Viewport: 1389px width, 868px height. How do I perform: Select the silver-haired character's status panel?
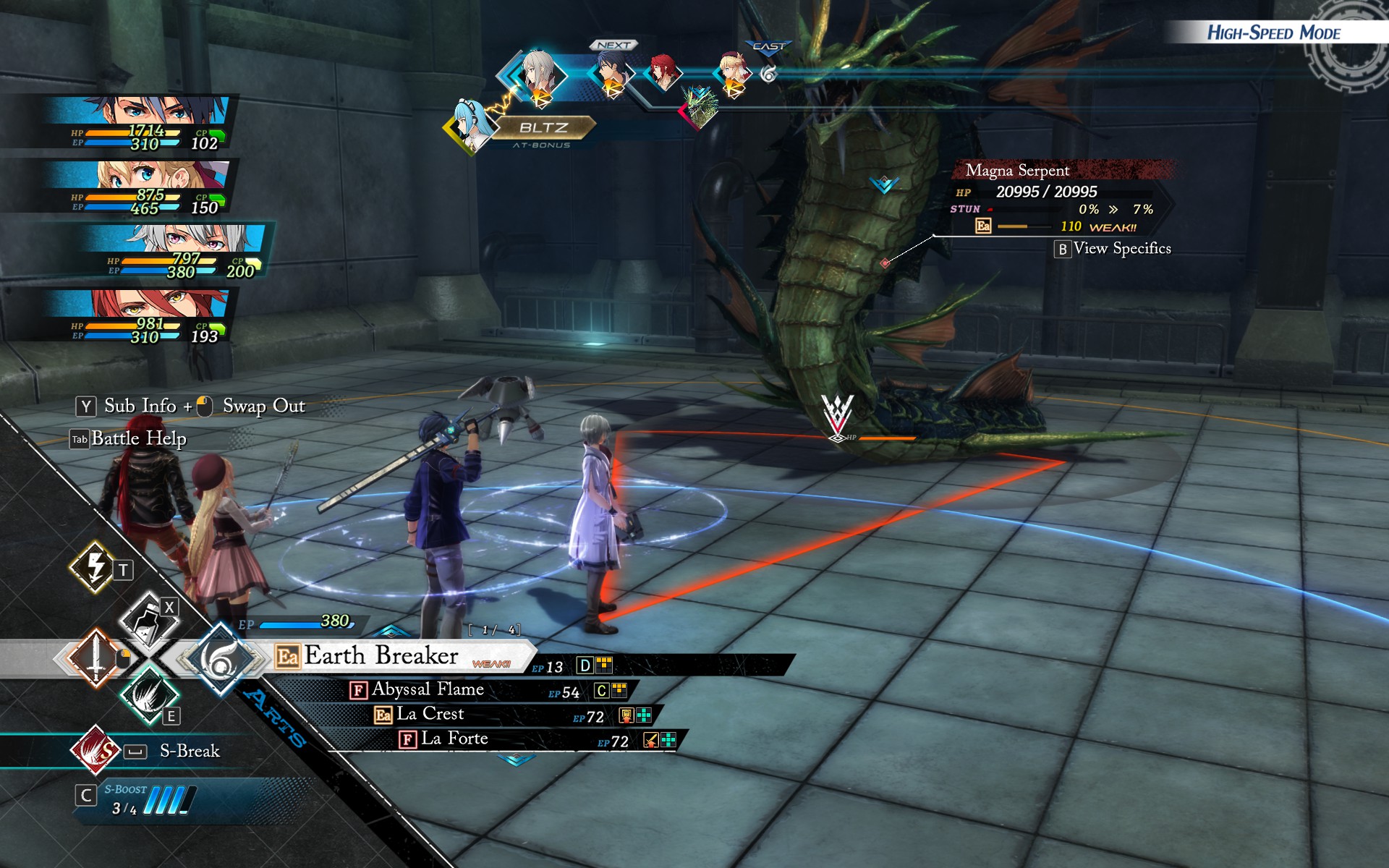[x=181, y=251]
